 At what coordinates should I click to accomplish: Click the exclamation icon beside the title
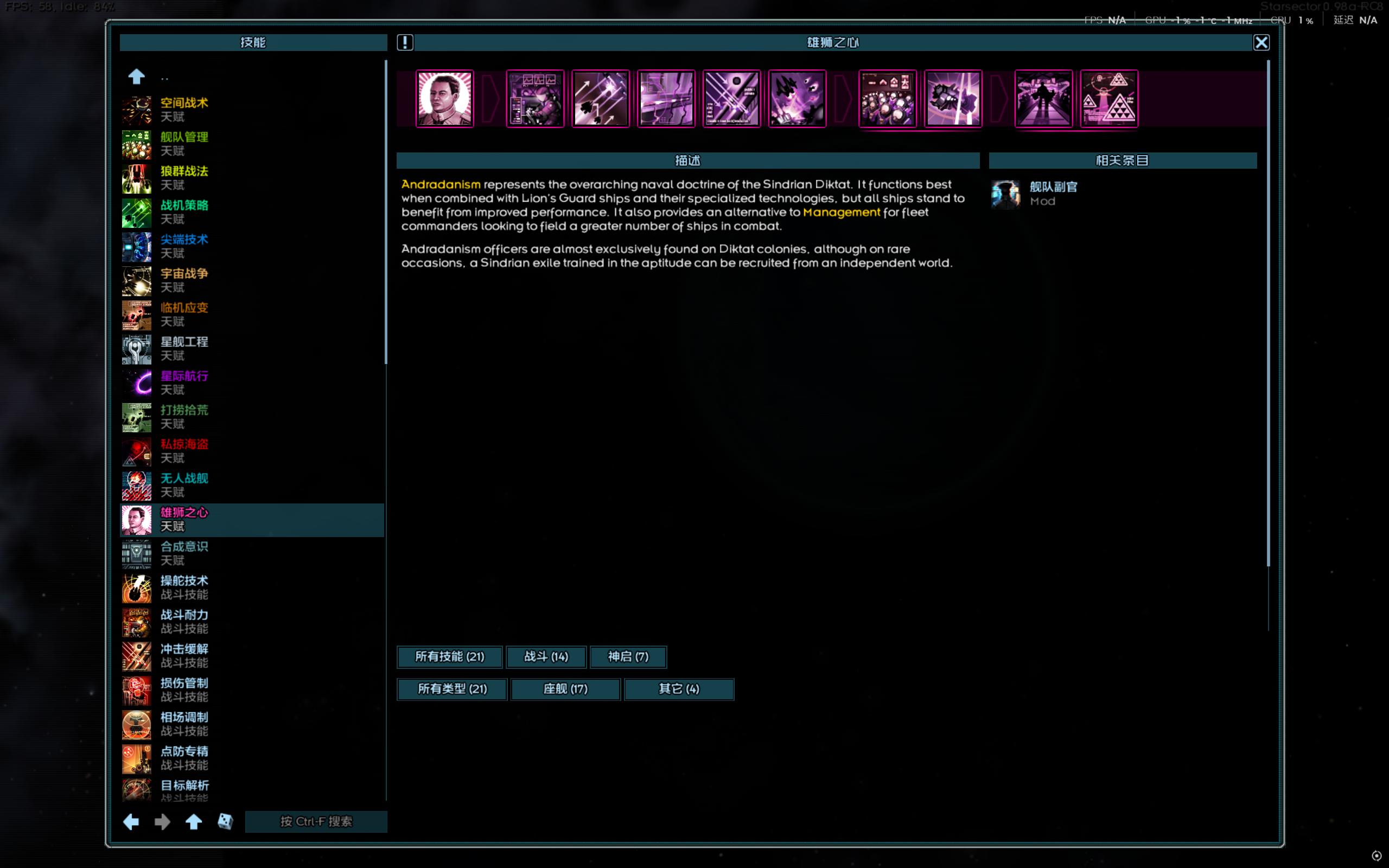(x=405, y=42)
